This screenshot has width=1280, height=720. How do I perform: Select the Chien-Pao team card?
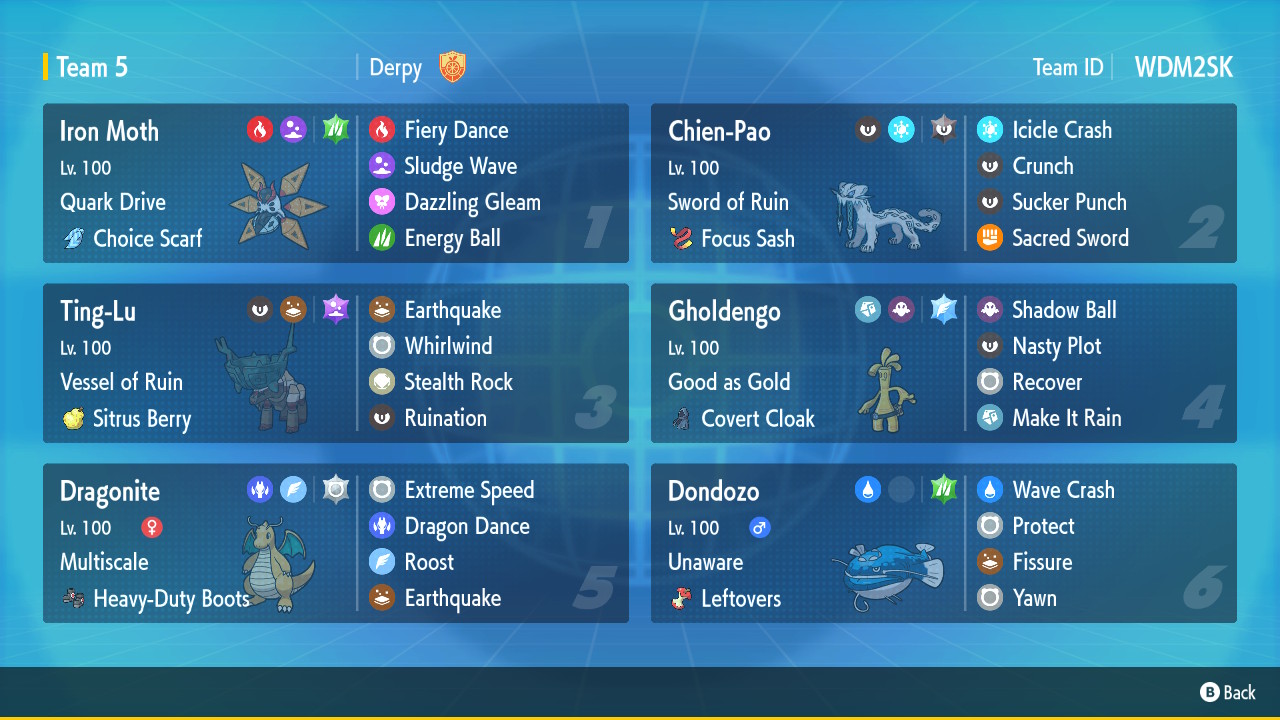943,183
